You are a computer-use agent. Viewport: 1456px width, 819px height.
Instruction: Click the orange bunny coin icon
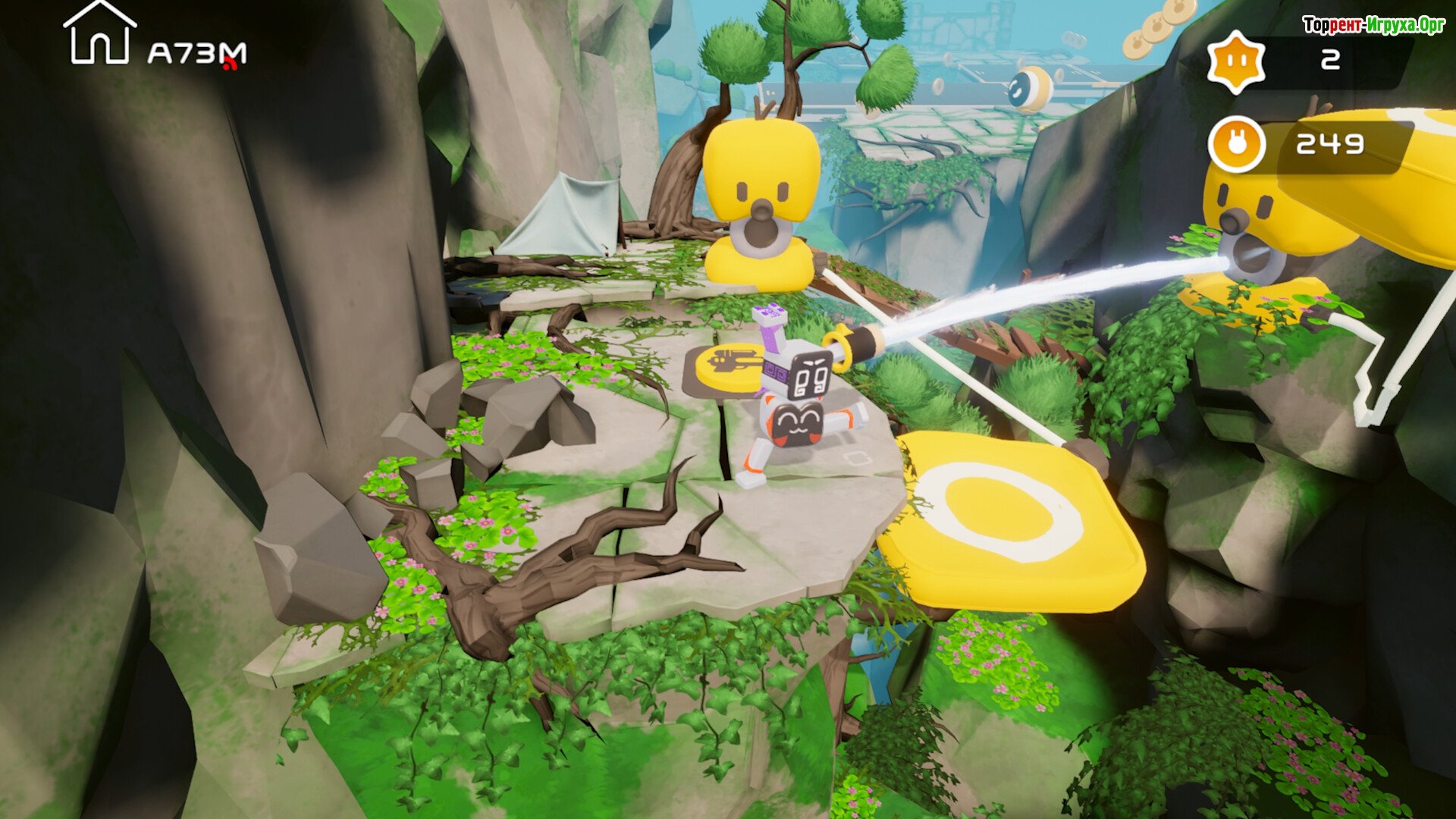coord(1237,144)
